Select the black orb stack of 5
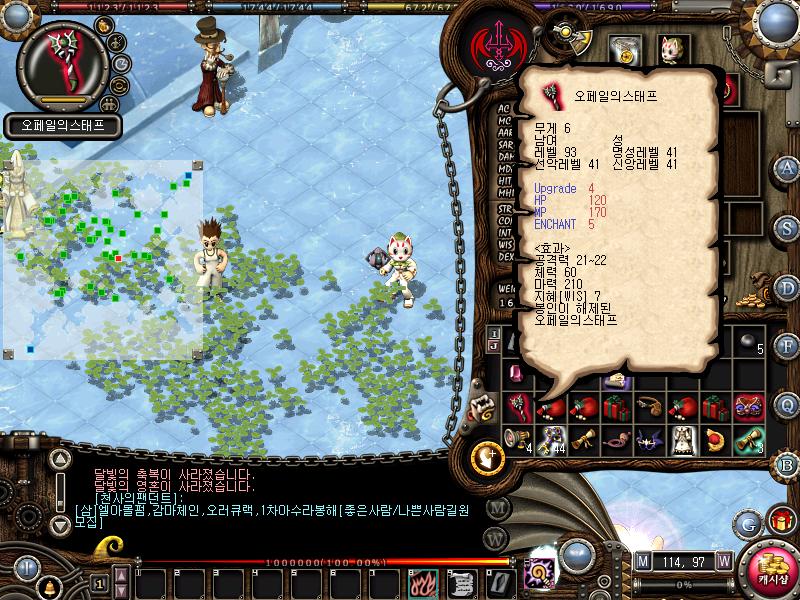The height and width of the screenshot is (600, 800). click(x=748, y=342)
